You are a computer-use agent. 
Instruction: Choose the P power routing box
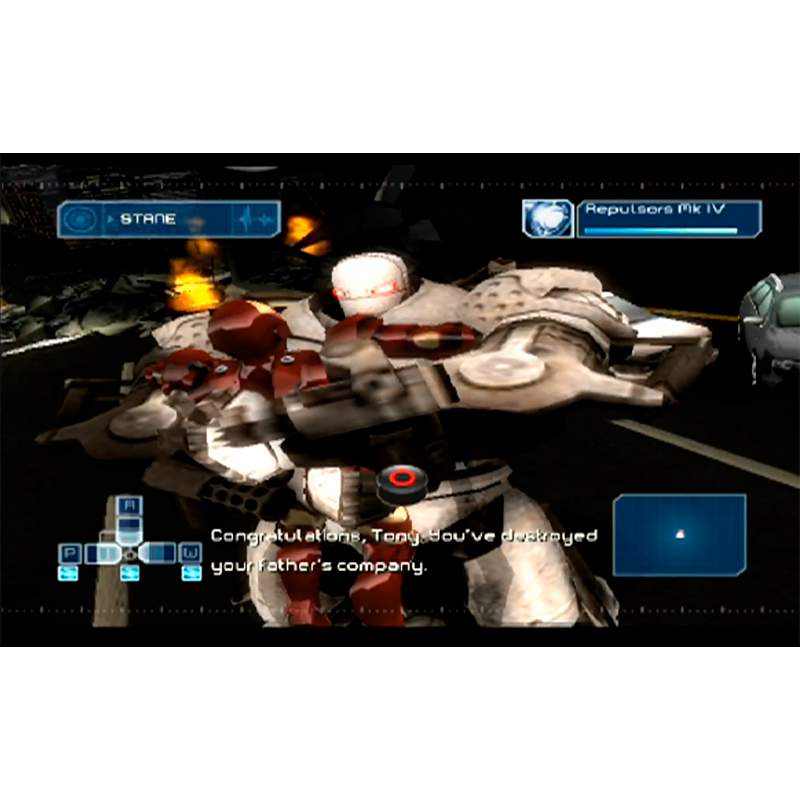pos(70,553)
